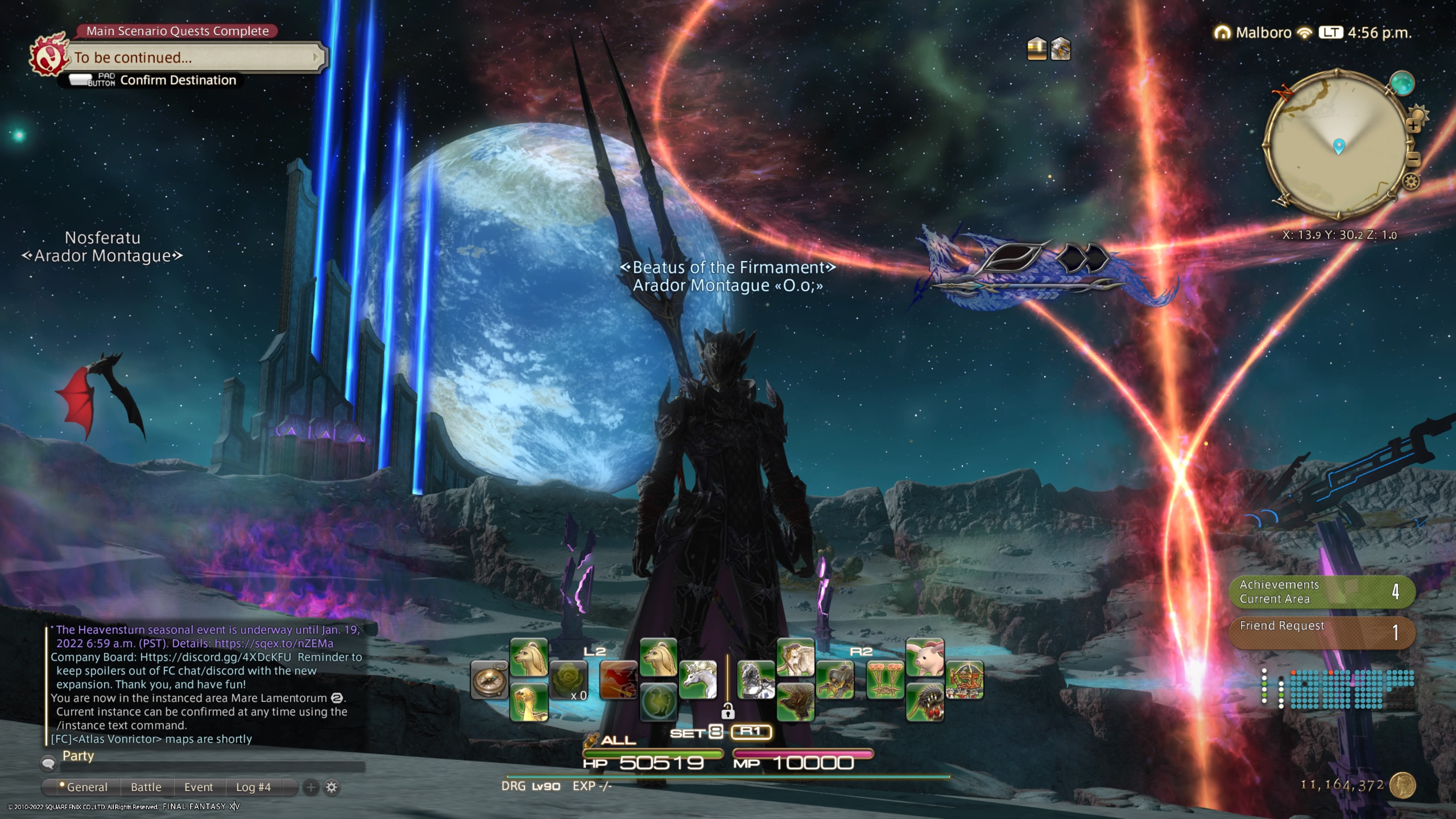Switch to the Battle chat tab
Viewport: 1456px width, 819px height.
point(146,787)
